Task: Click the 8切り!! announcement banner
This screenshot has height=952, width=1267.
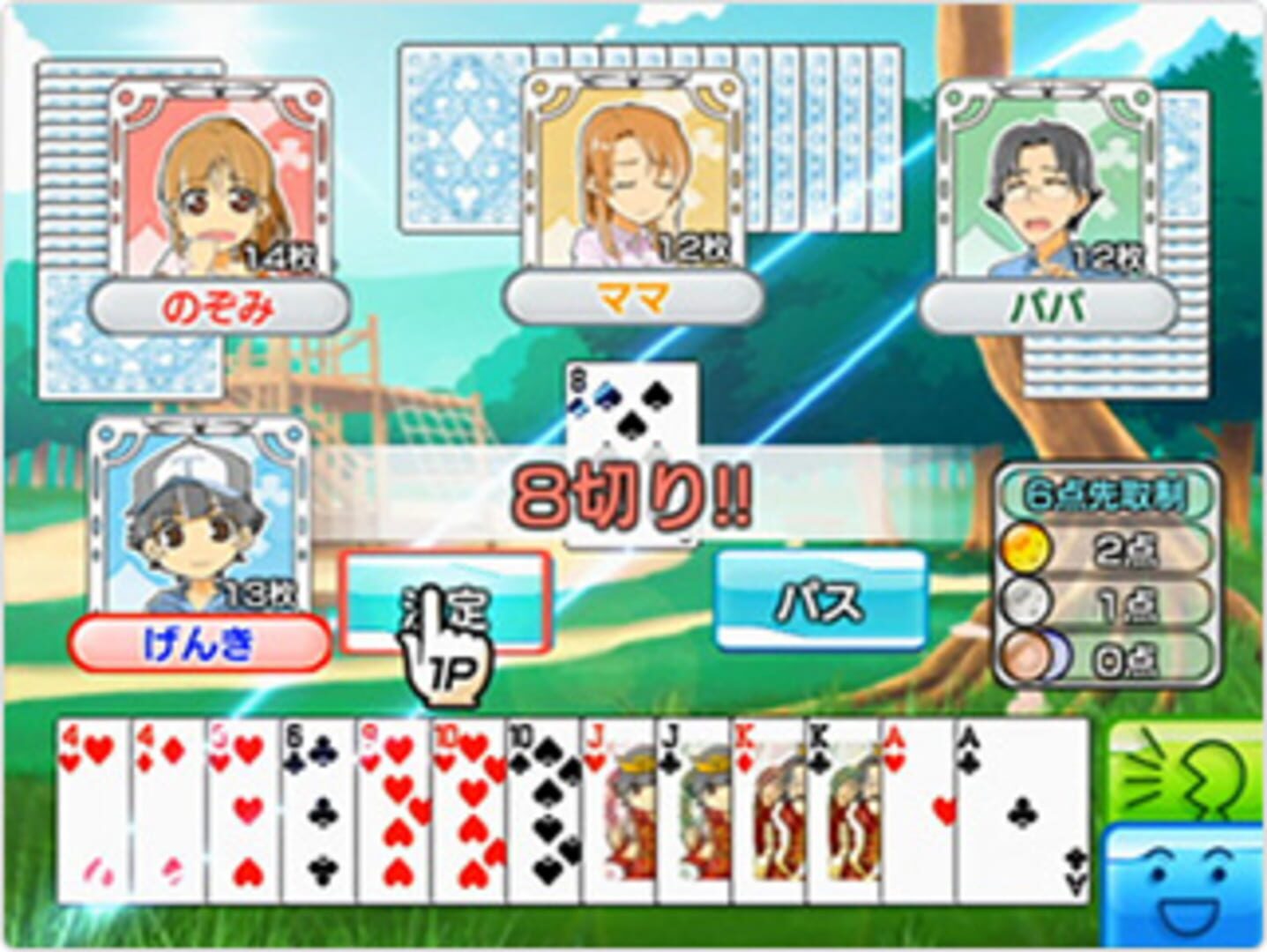Action: coord(631,494)
